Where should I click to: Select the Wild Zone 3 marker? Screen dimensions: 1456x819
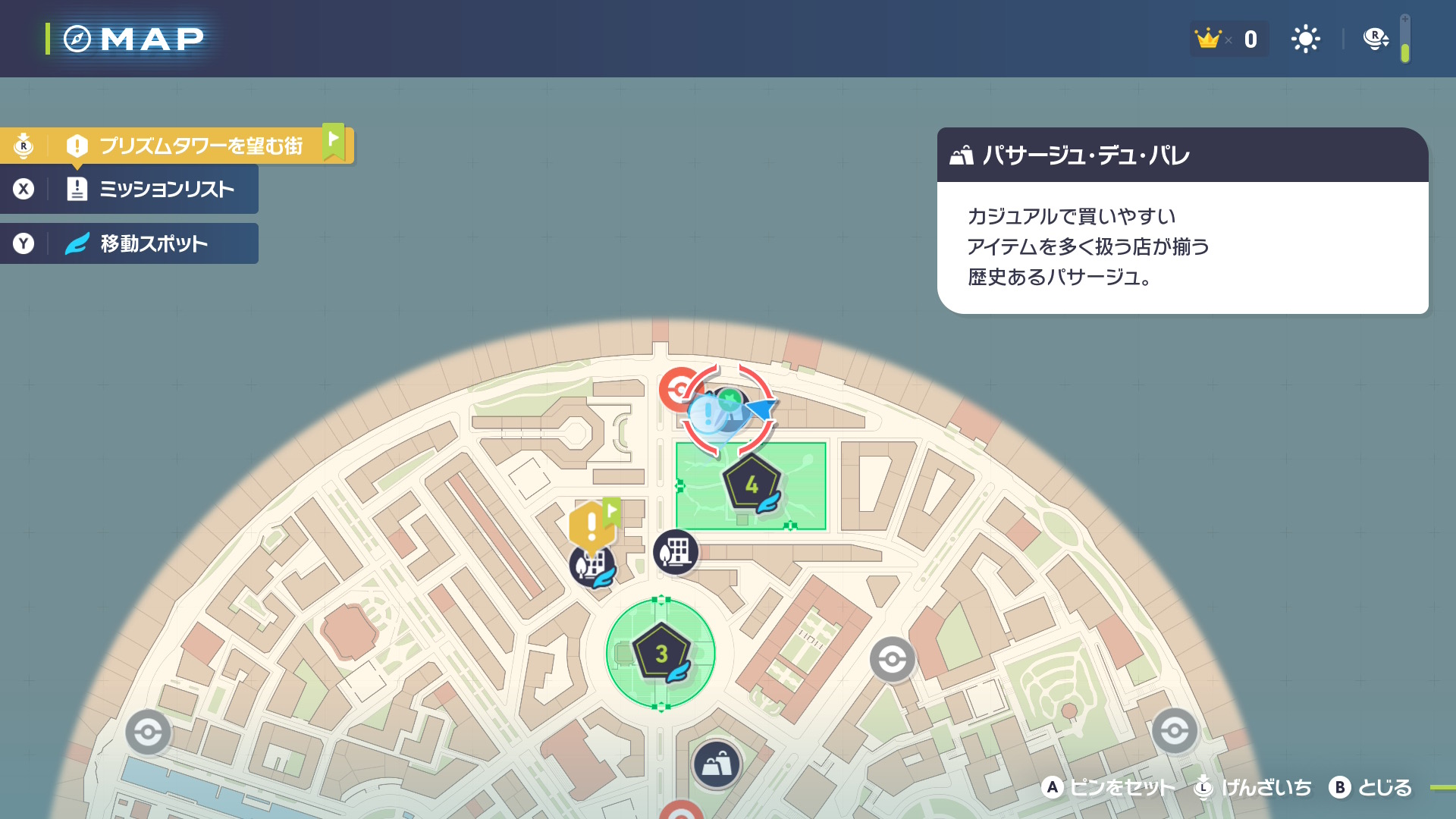(661, 653)
